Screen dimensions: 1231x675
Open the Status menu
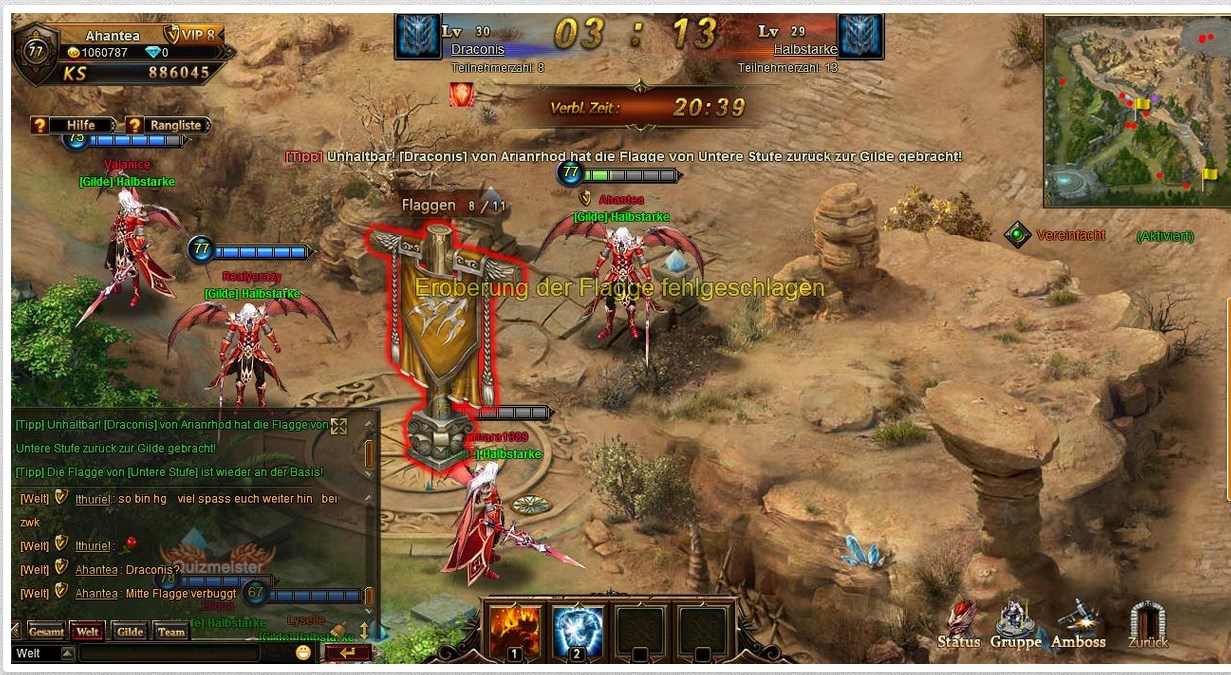pyautogui.click(x=959, y=625)
